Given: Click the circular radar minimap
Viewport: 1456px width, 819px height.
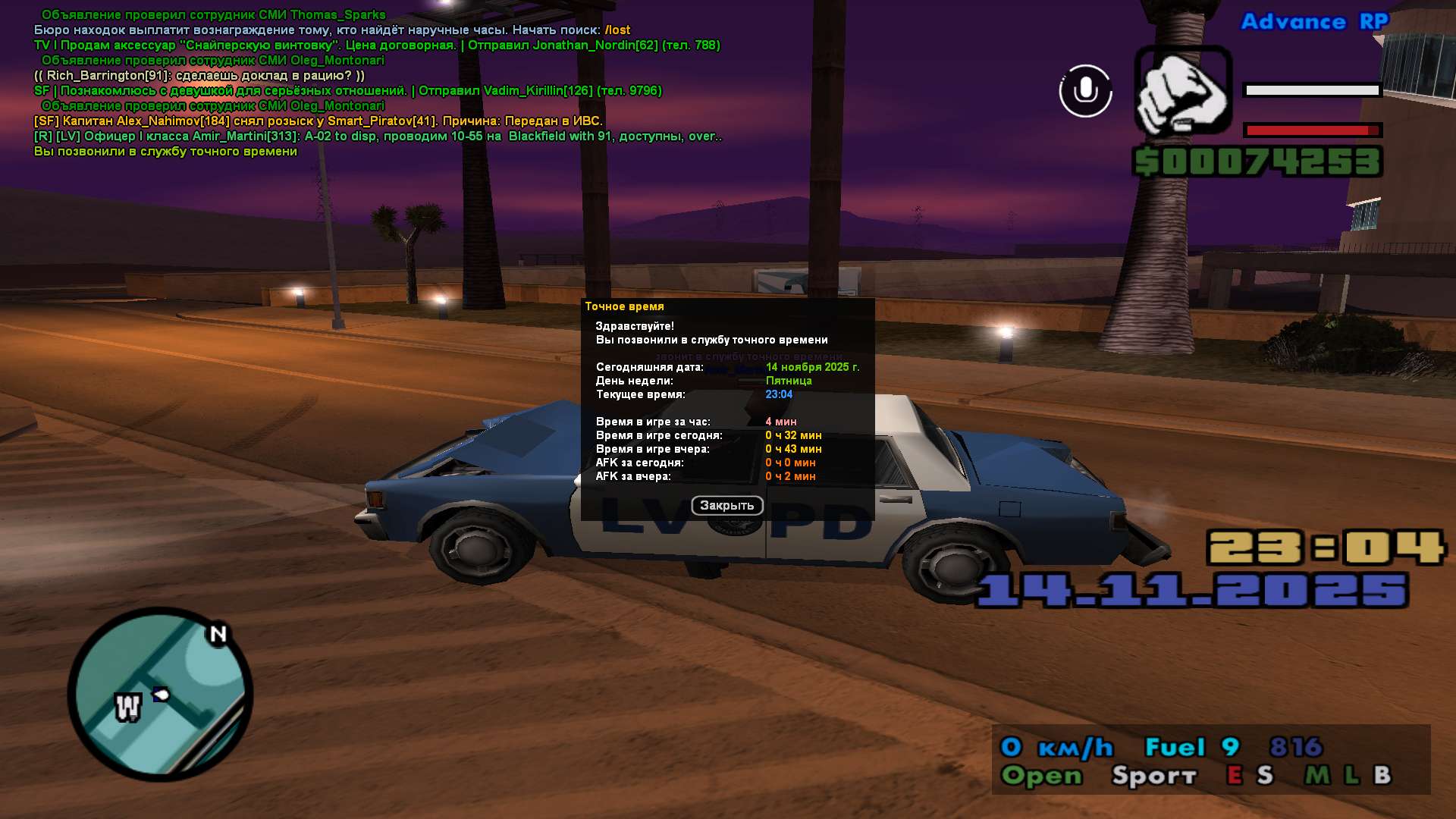Looking at the screenshot, I should (x=161, y=694).
